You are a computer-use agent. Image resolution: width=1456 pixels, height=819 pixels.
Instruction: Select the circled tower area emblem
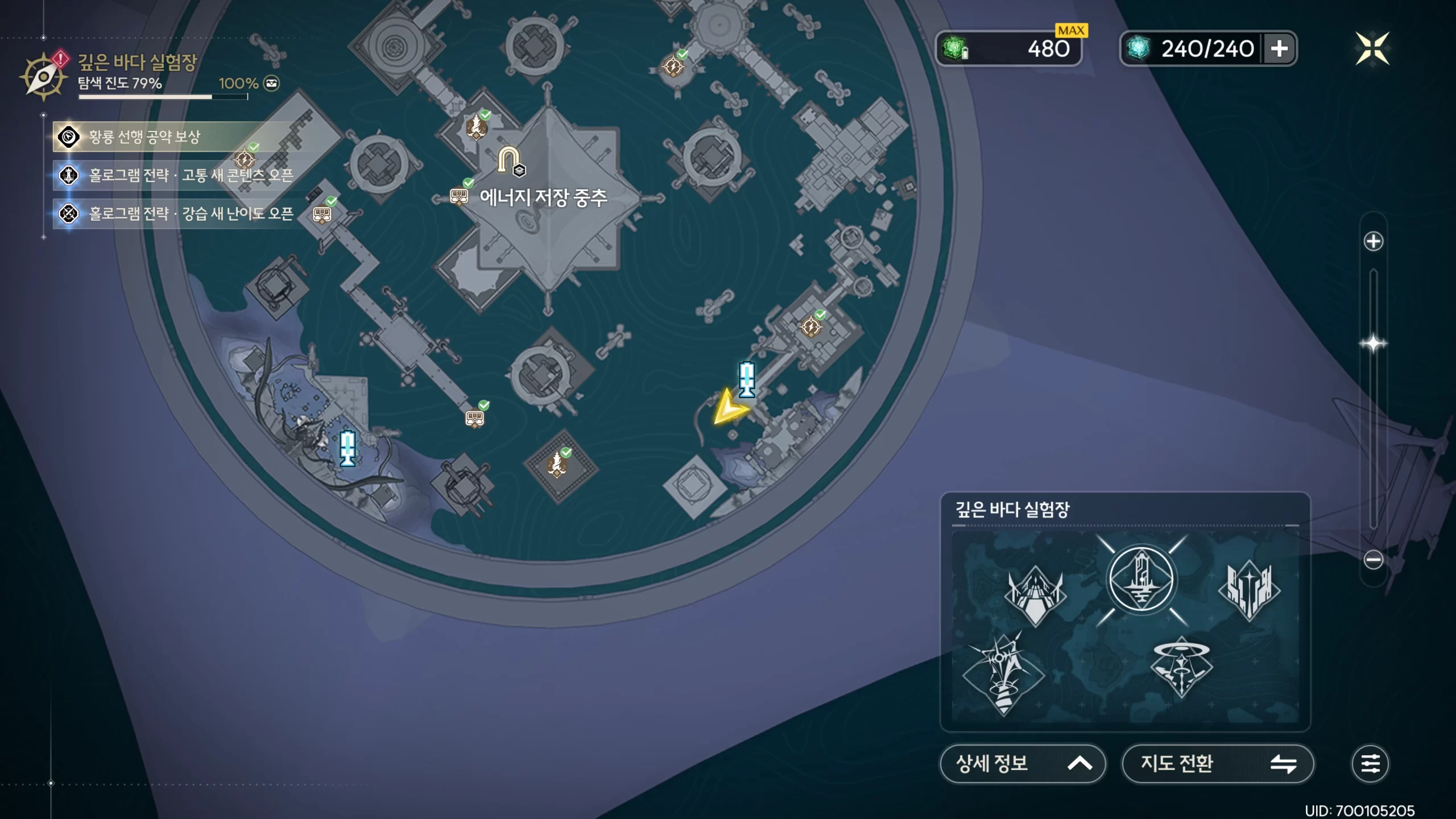[x=1141, y=580]
